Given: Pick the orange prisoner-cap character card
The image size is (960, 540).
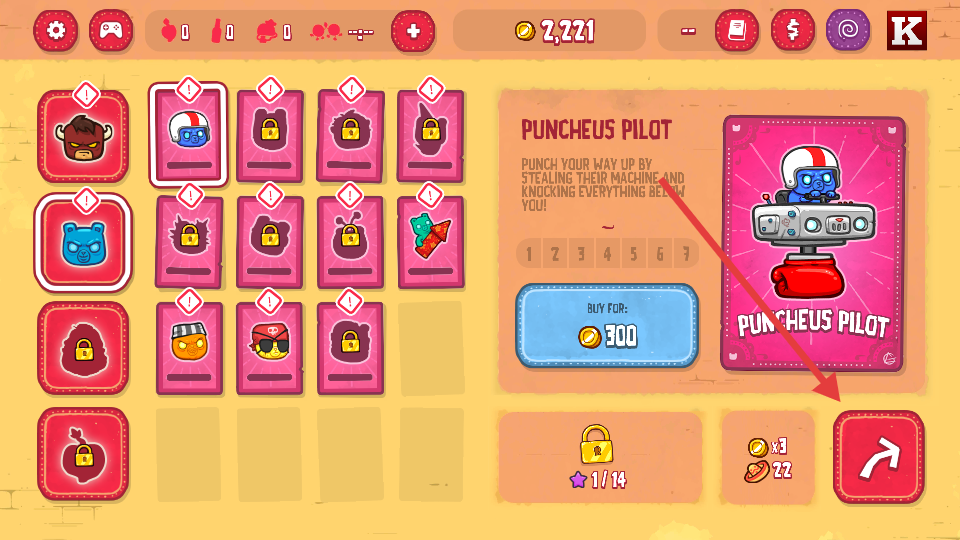Looking at the screenshot, I should (189, 348).
